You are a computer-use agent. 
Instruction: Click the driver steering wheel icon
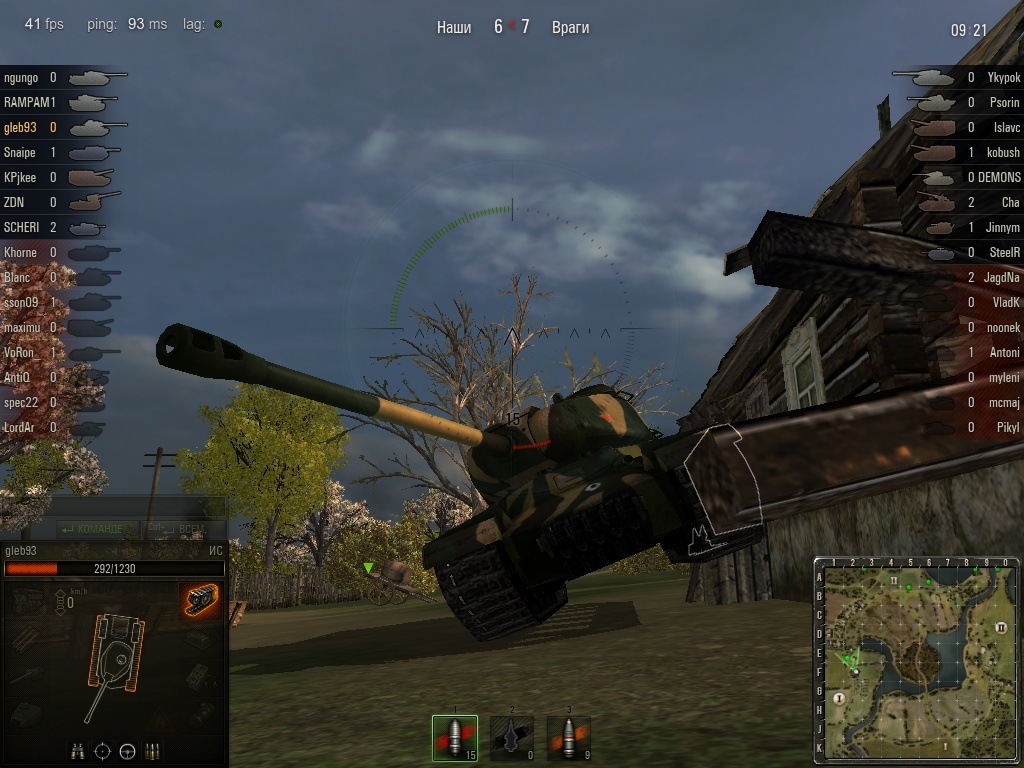(127, 750)
